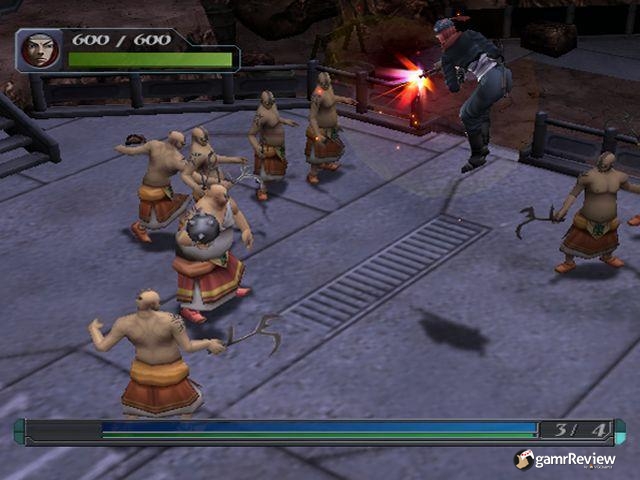Click the character portrait in the HUD
The width and height of the screenshot is (640, 480).
41,49
